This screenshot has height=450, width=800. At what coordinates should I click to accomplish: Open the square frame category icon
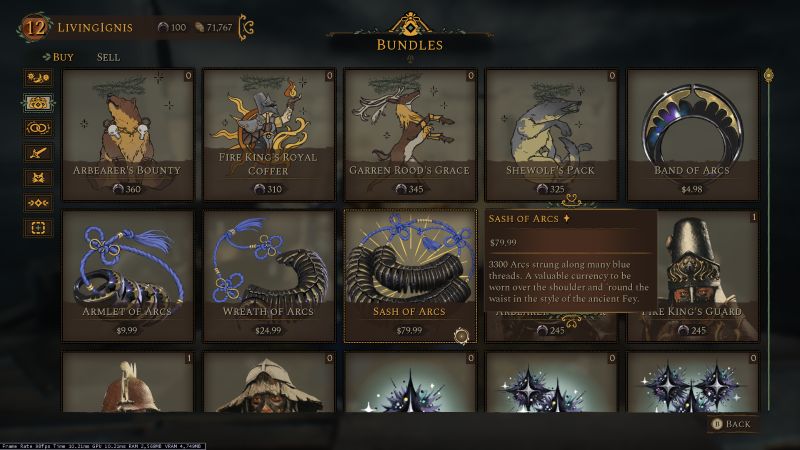(38, 228)
